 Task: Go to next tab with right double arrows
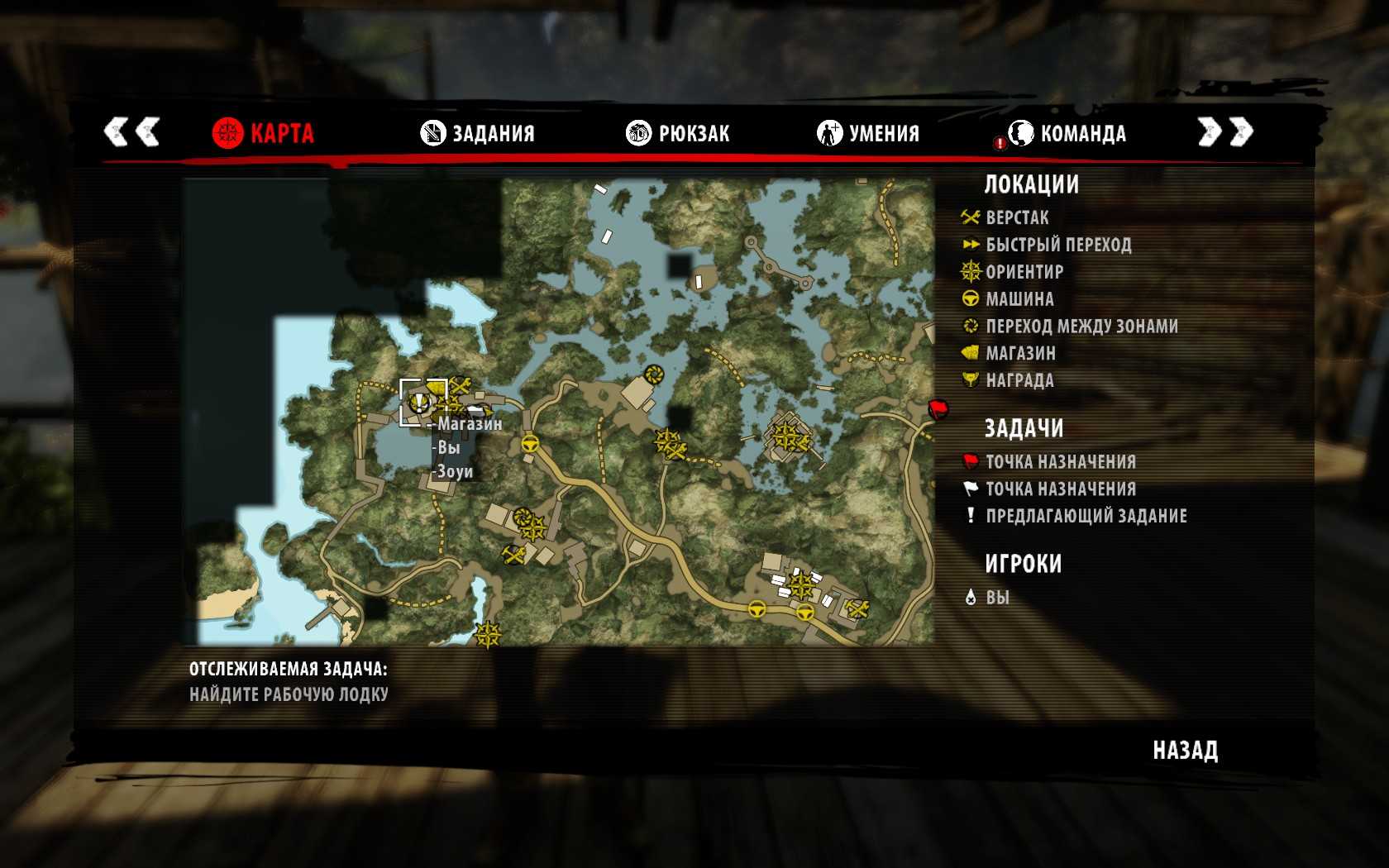1225,131
